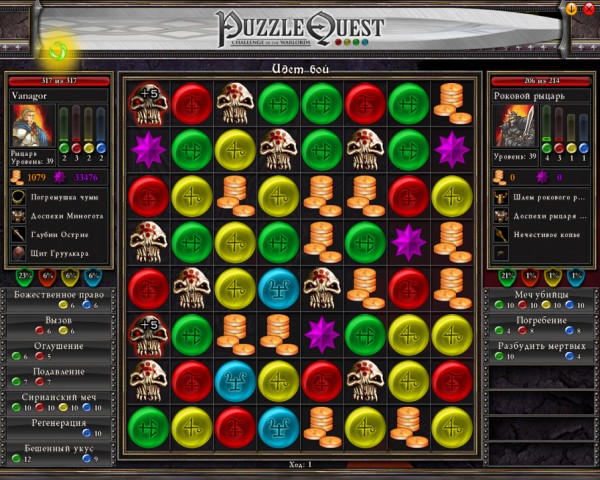The width and height of the screenshot is (600, 480).
Task: Cast the Божественное право spell
Action: click(x=59, y=294)
